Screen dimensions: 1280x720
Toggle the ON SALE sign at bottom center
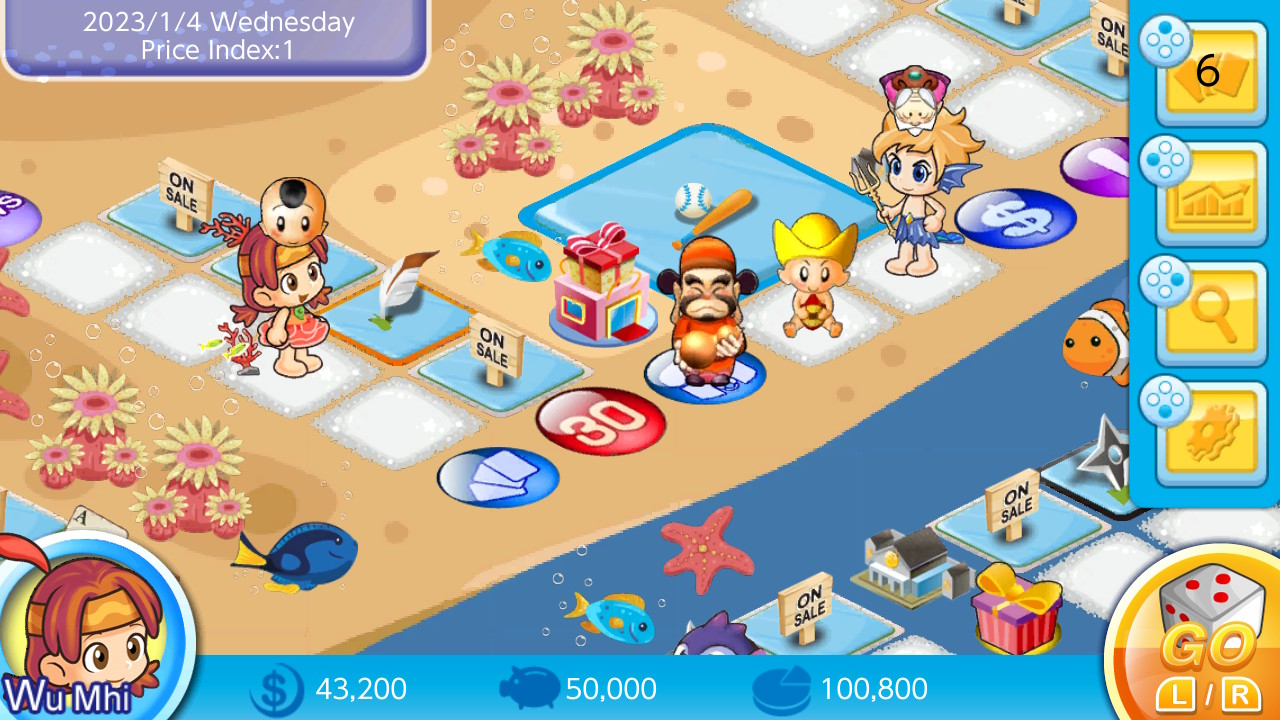pos(807,602)
